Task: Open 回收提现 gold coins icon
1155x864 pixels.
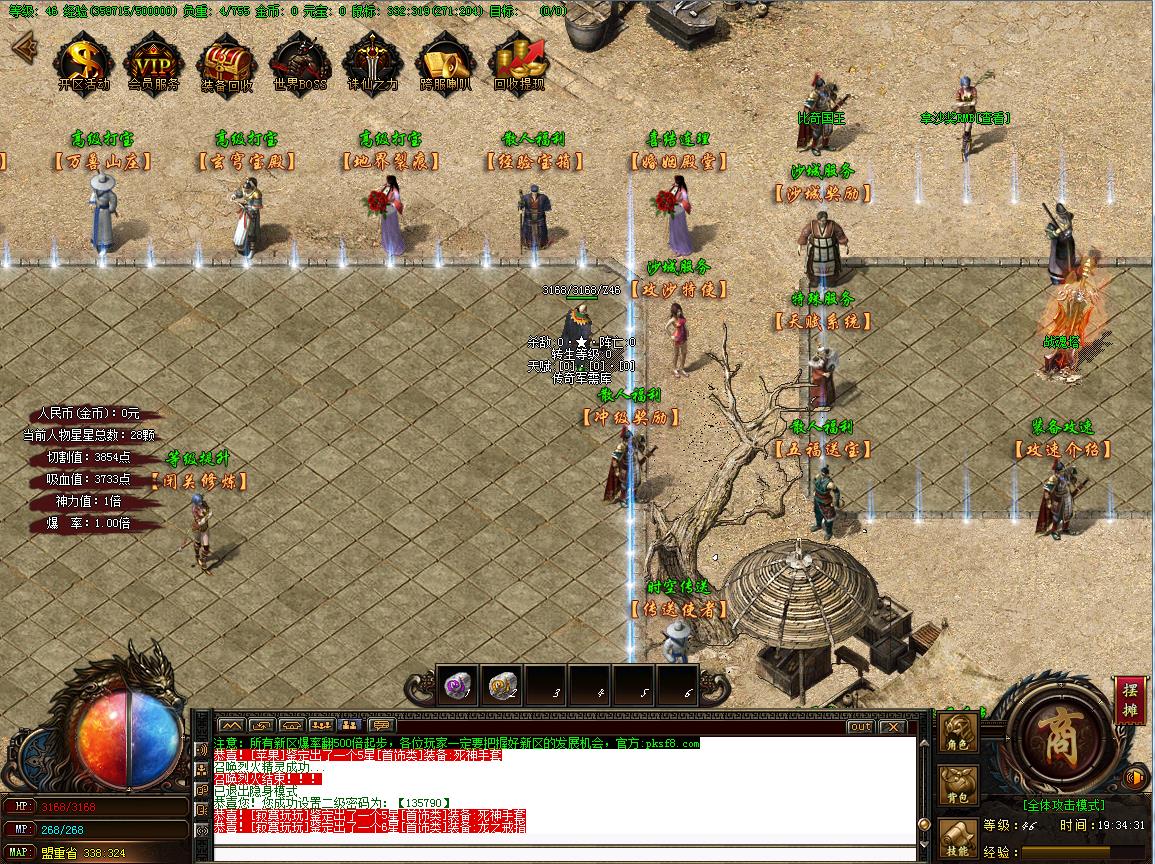Action: coord(519,62)
